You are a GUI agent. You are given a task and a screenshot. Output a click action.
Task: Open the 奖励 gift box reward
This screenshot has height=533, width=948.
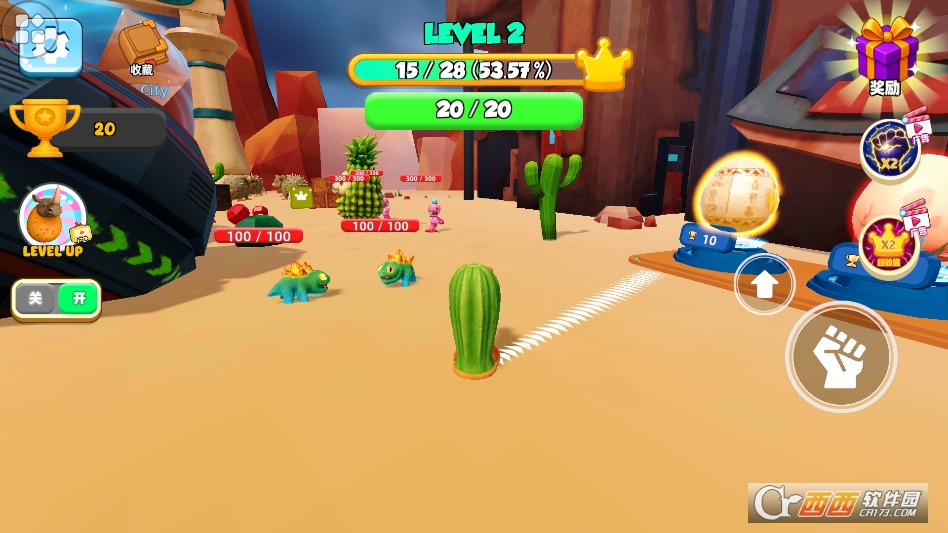(x=885, y=56)
